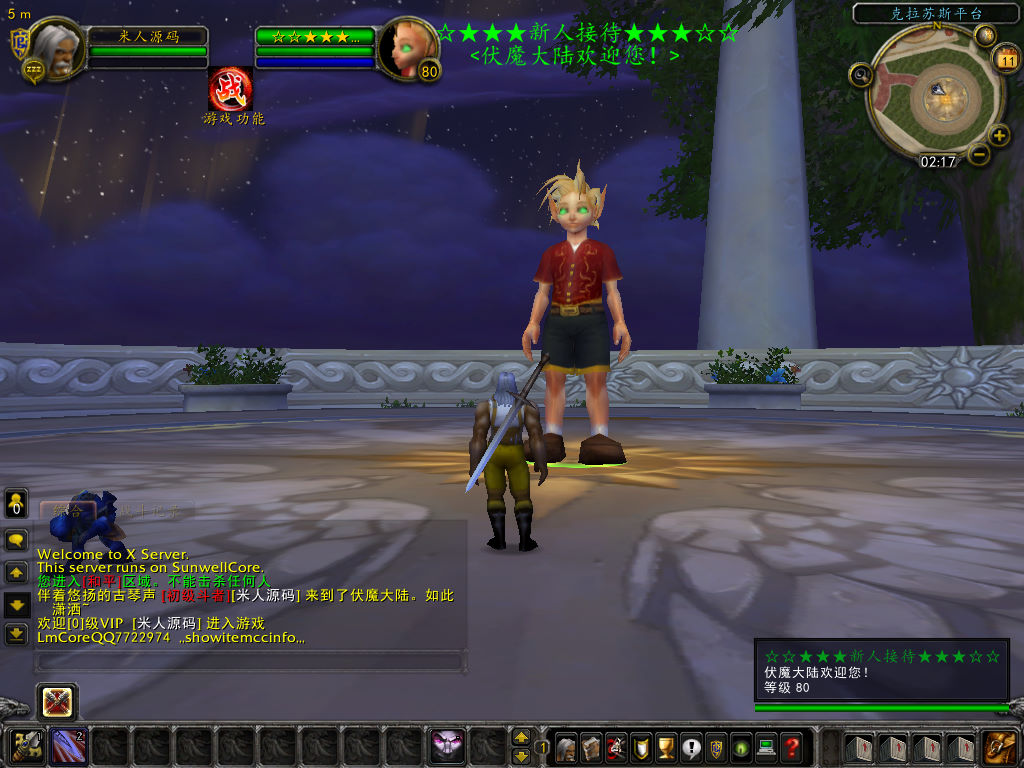Image resolution: width=1024 pixels, height=768 pixels.
Task: Toggle the minimap tracking magnifier button
Action: pos(860,74)
